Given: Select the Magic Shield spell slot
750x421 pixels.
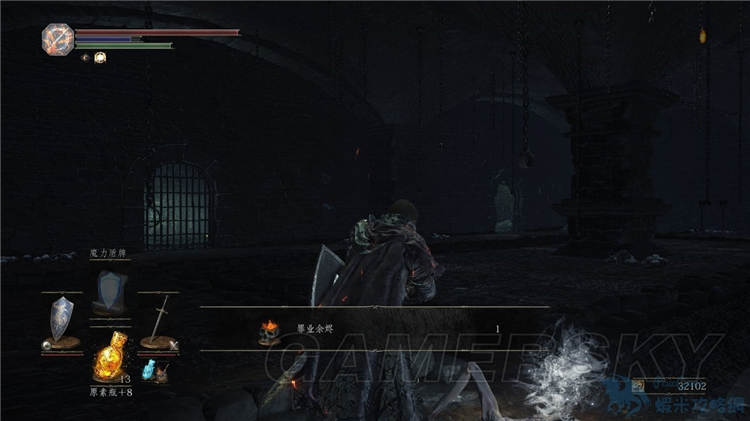Looking at the screenshot, I should 109,292.
